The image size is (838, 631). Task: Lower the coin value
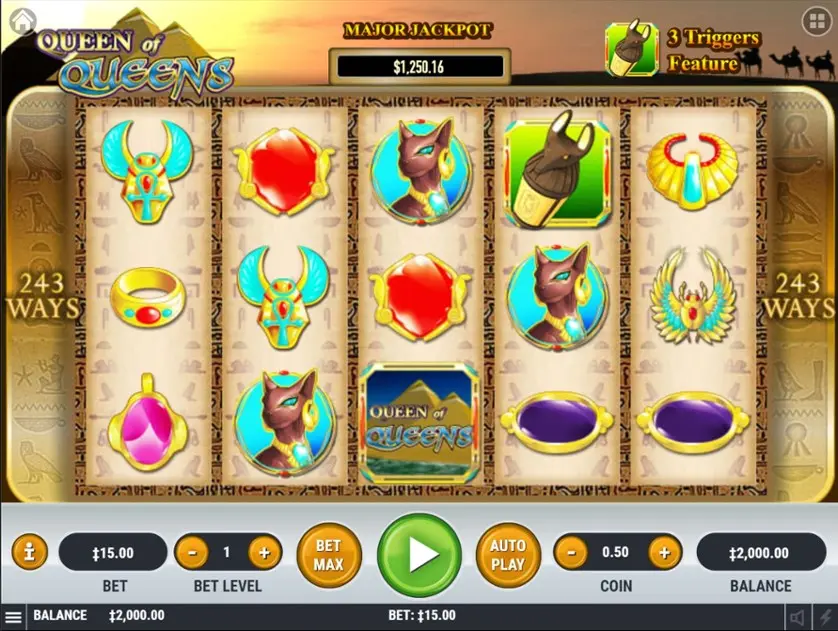(x=570, y=552)
